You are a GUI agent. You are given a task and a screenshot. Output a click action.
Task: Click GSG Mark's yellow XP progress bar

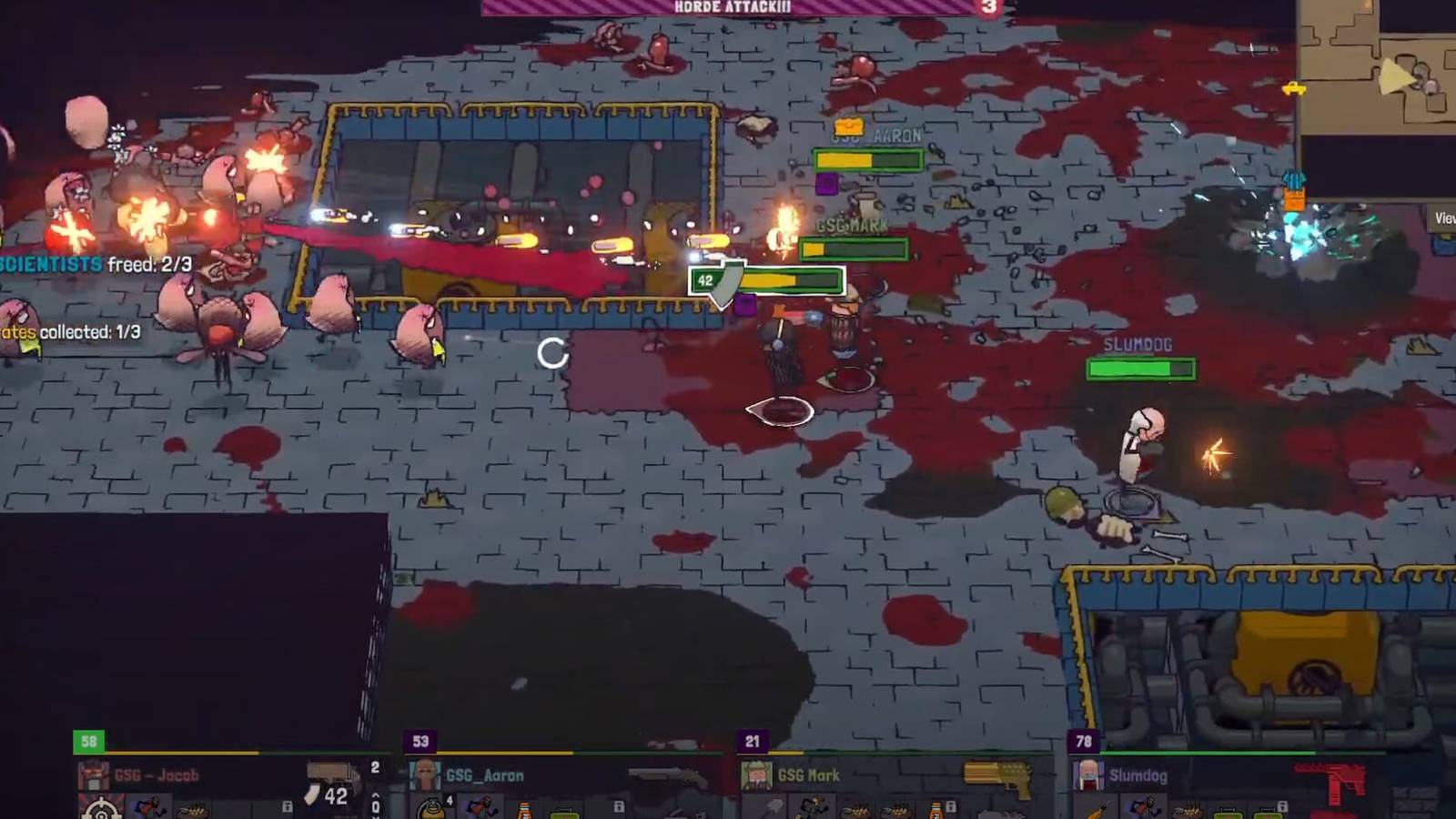tap(785, 753)
